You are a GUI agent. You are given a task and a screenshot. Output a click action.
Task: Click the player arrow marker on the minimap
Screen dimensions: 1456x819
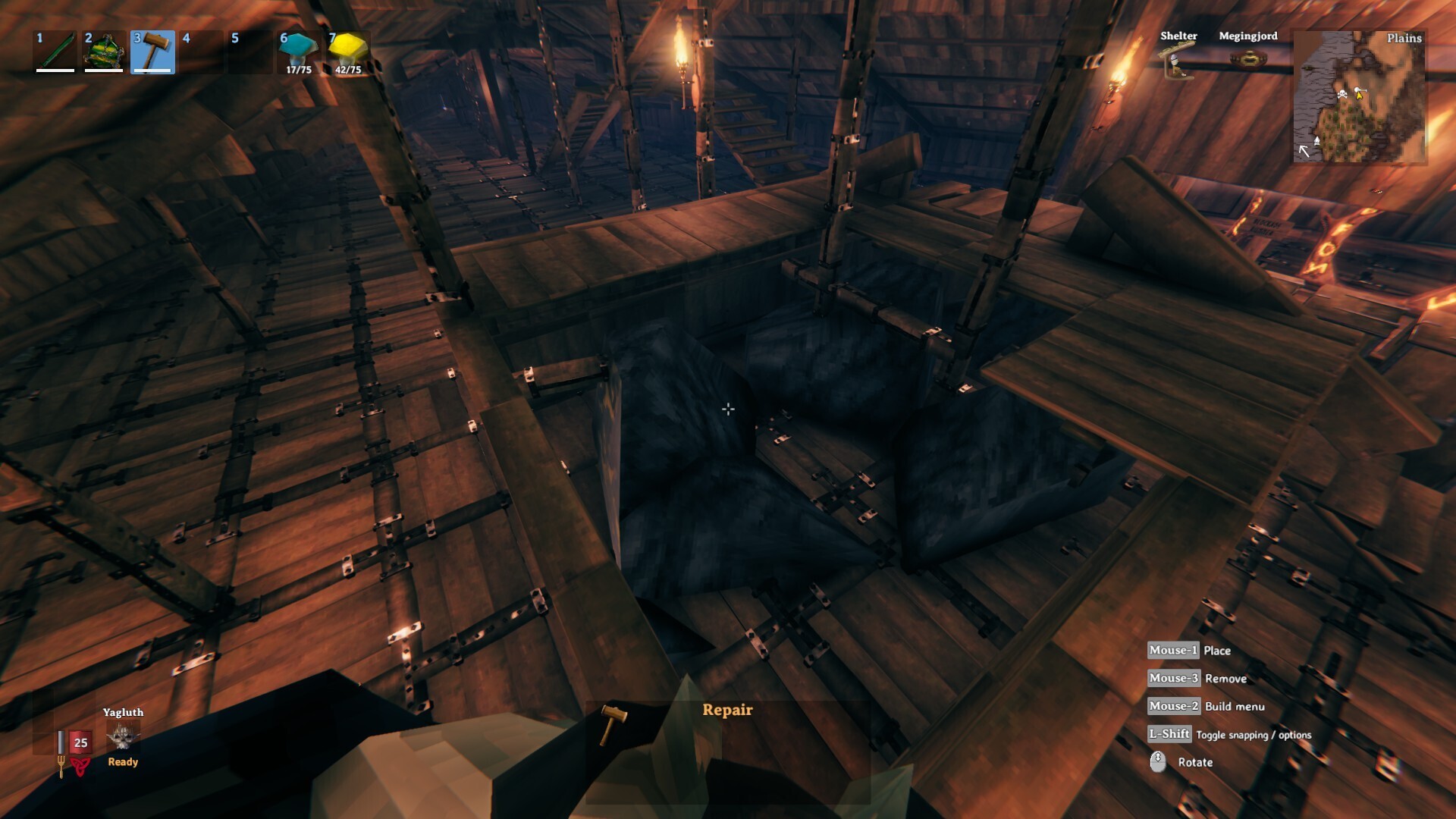point(1360,96)
